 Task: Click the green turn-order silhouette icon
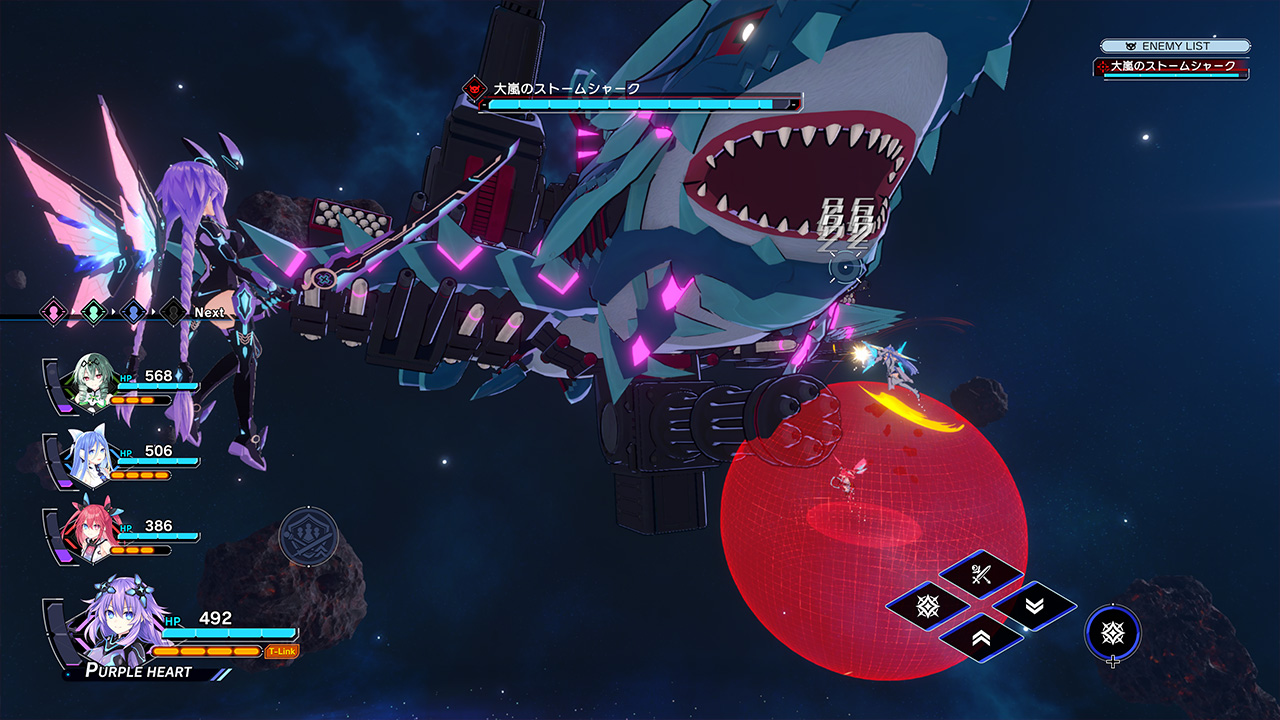(93, 312)
